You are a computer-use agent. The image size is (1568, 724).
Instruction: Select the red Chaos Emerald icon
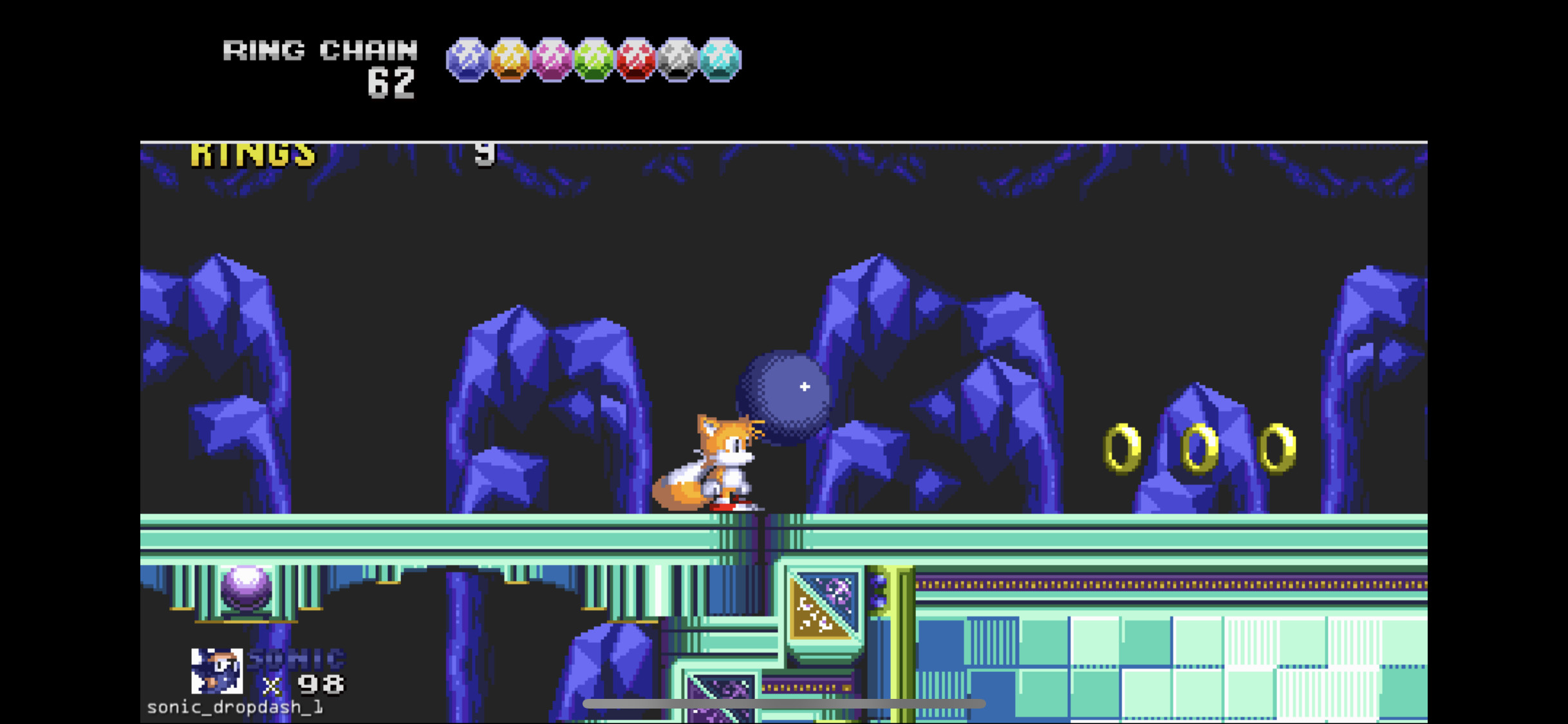tap(636, 61)
